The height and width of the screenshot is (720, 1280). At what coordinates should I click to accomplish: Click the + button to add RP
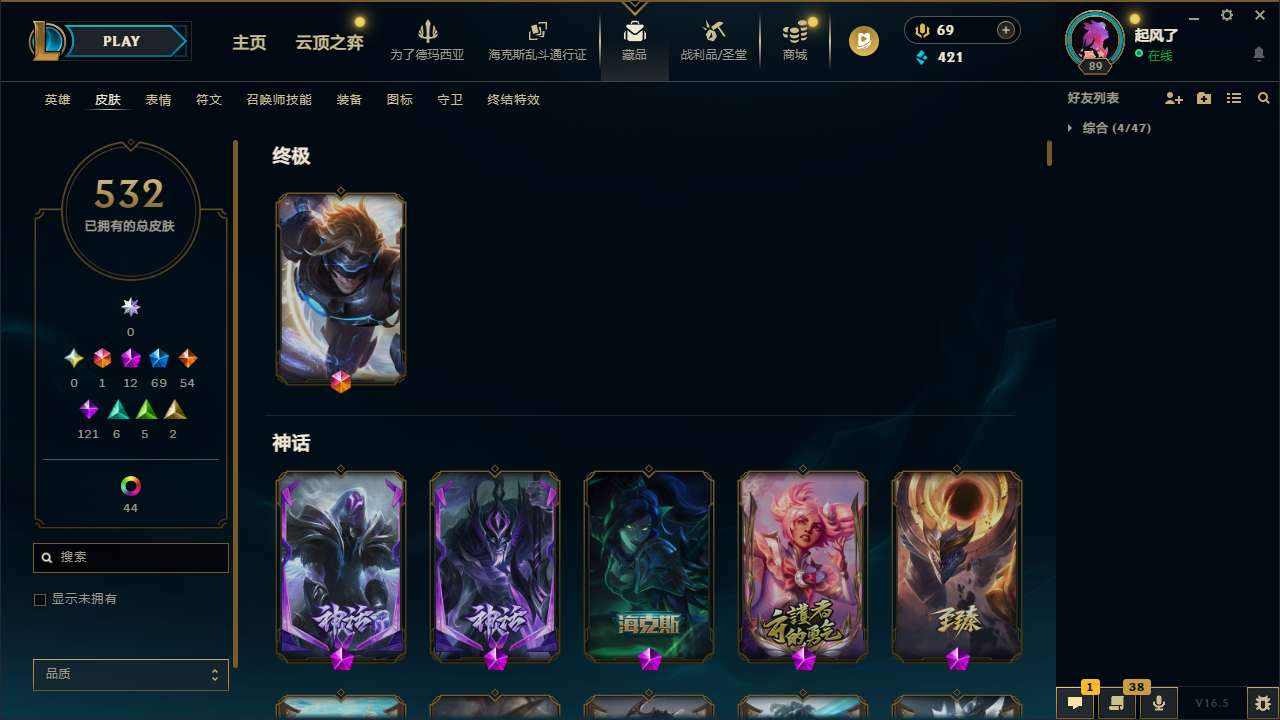click(1005, 30)
